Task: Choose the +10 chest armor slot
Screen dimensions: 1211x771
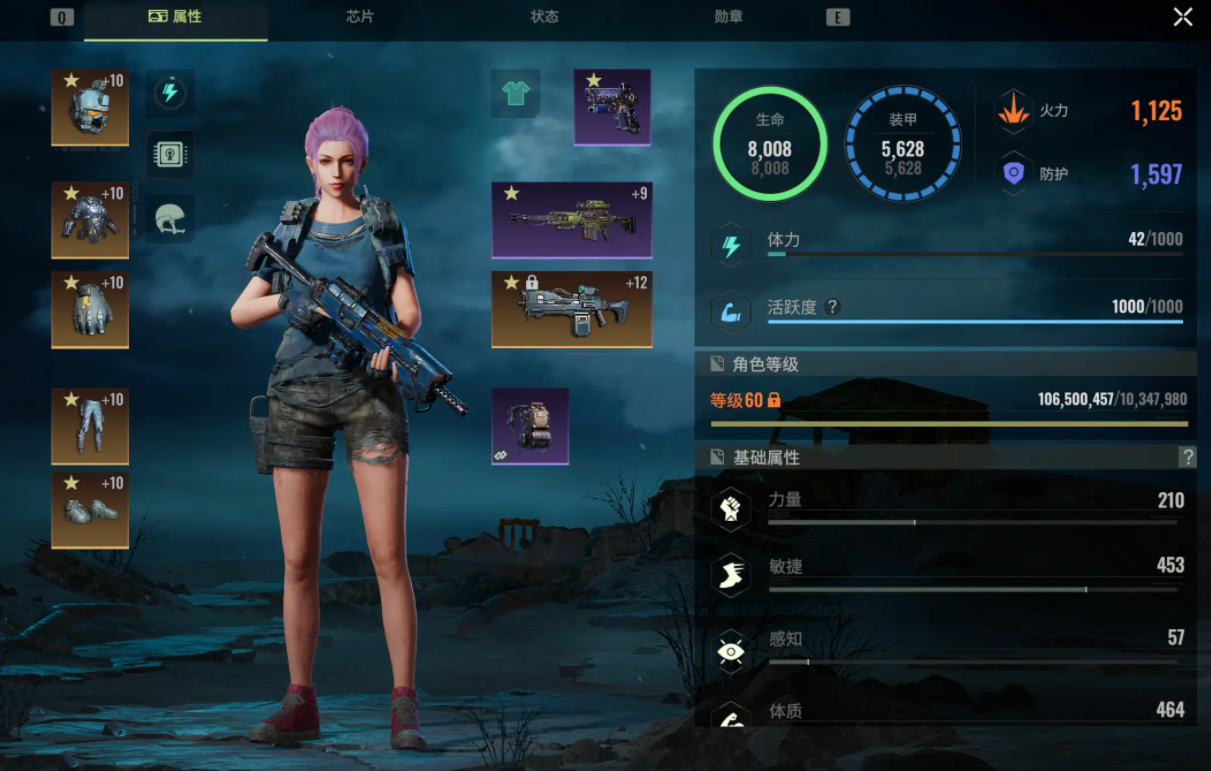Action: (x=90, y=220)
